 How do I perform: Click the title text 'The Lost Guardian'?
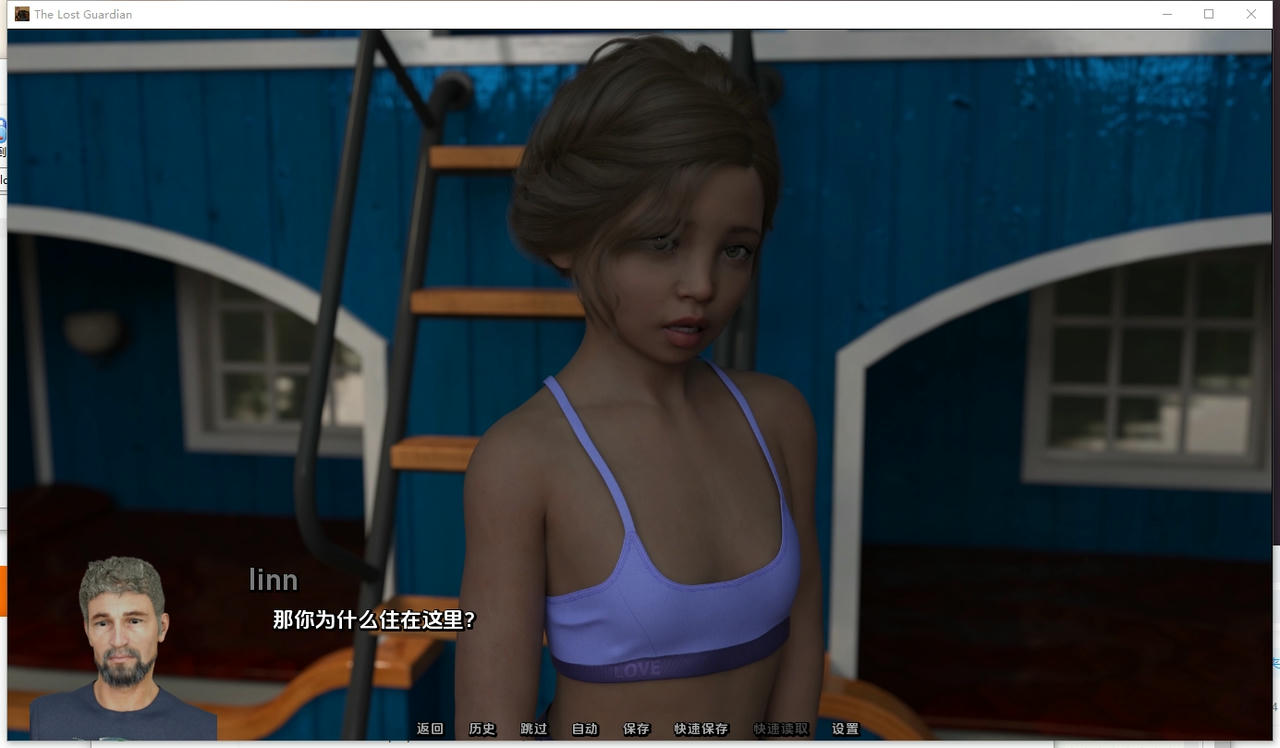(82, 14)
